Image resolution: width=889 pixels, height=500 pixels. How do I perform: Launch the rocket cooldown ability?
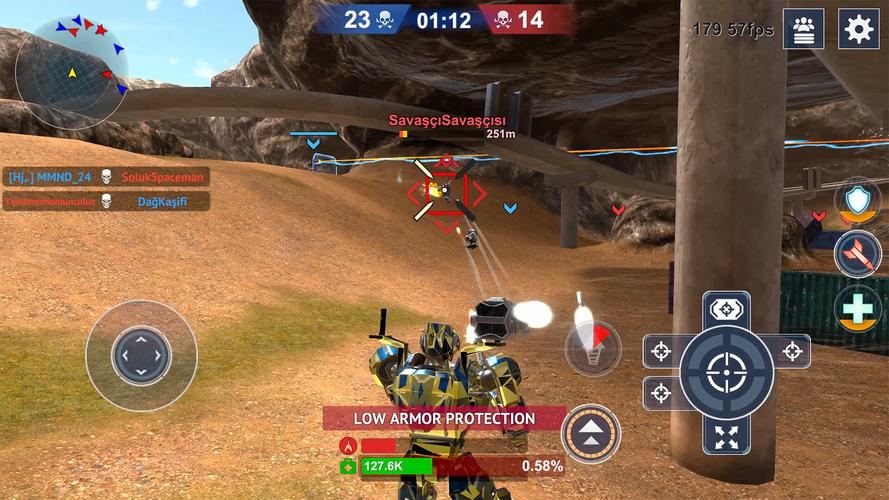click(x=592, y=348)
